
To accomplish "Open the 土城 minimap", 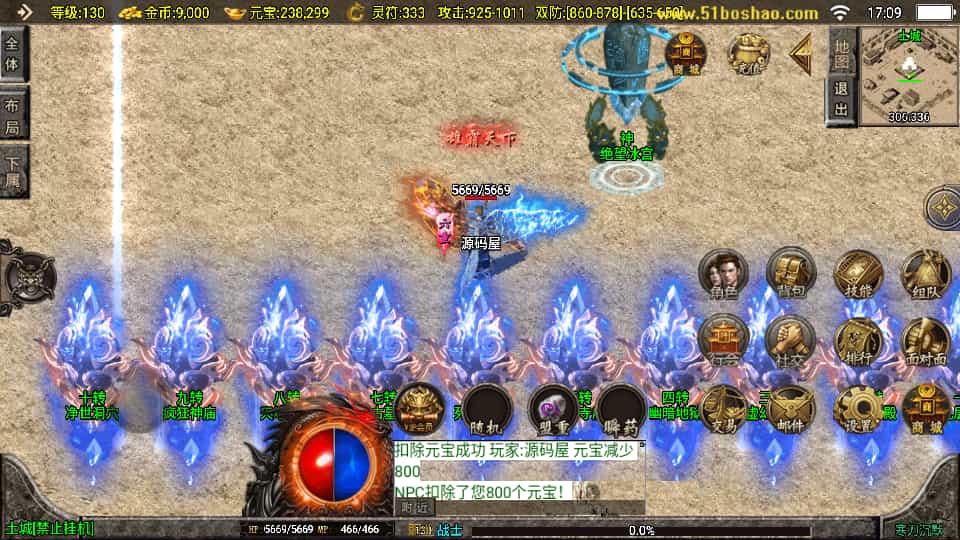I will pyautogui.click(x=909, y=74).
